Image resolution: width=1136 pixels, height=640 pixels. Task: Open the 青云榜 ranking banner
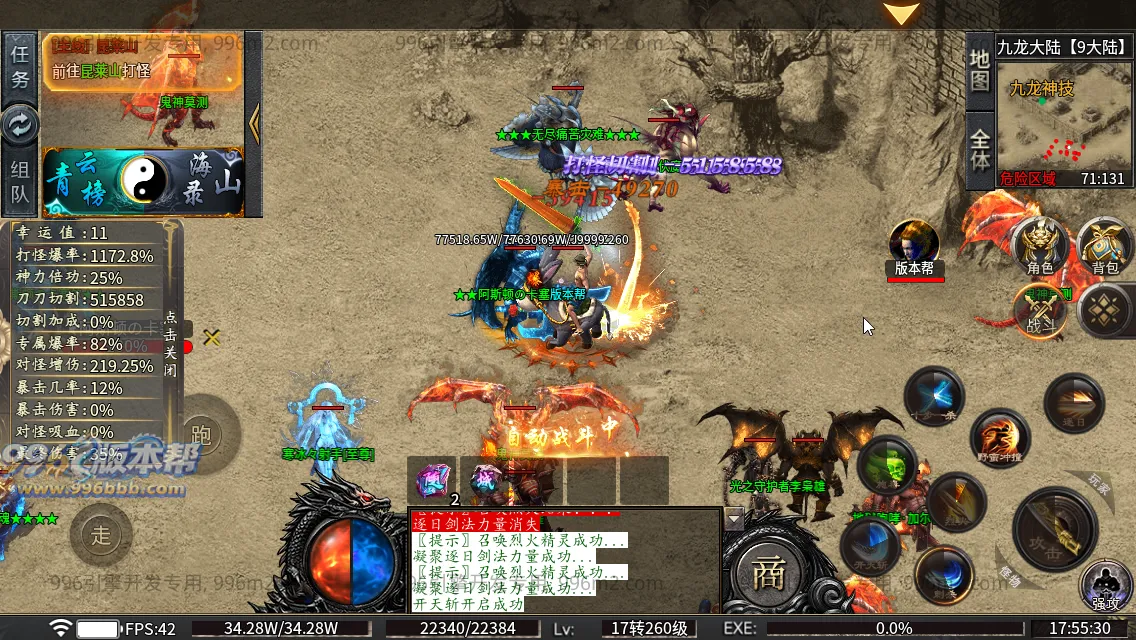(x=80, y=180)
